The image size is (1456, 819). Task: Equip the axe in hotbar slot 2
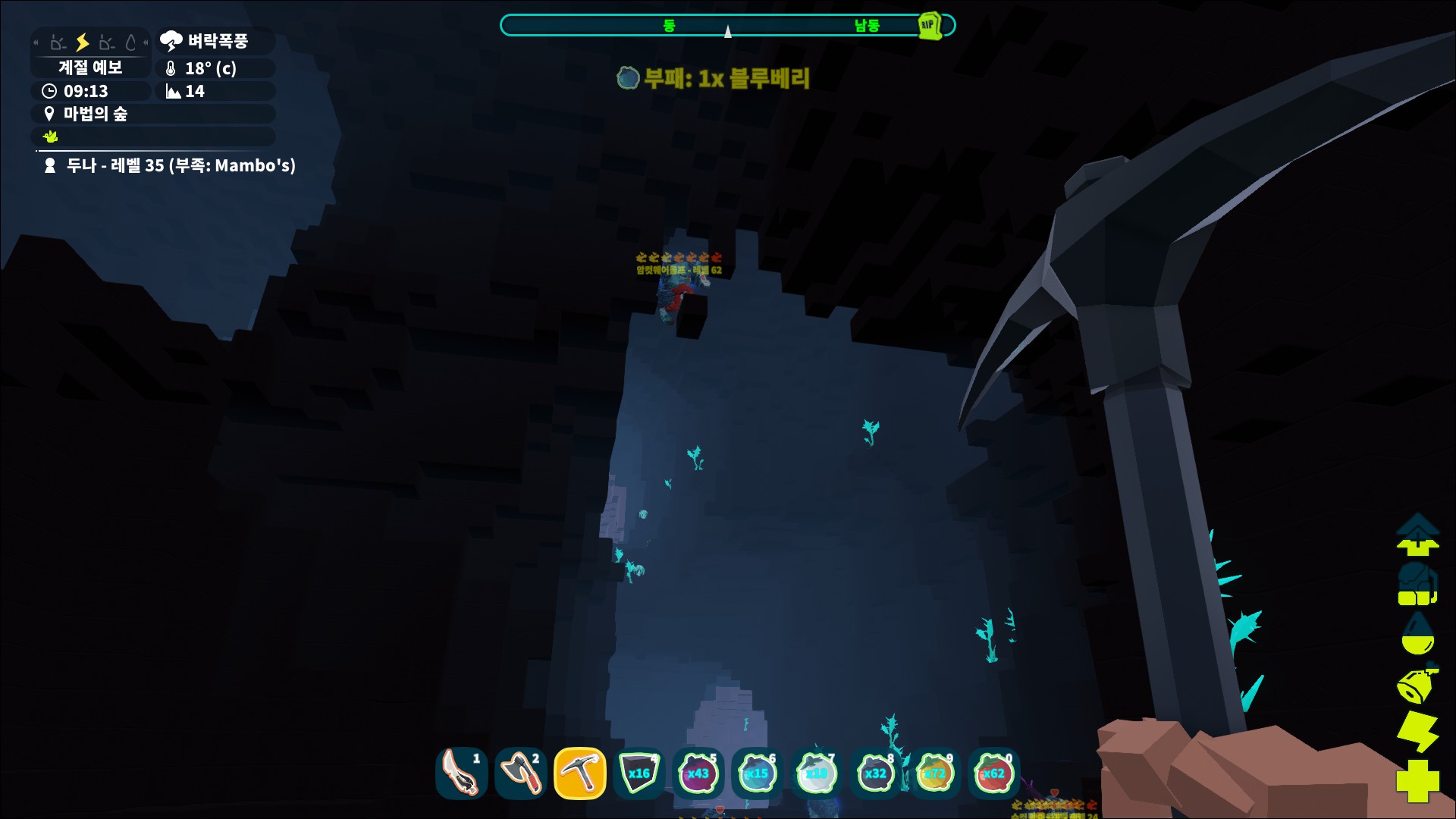[x=520, y=774]
